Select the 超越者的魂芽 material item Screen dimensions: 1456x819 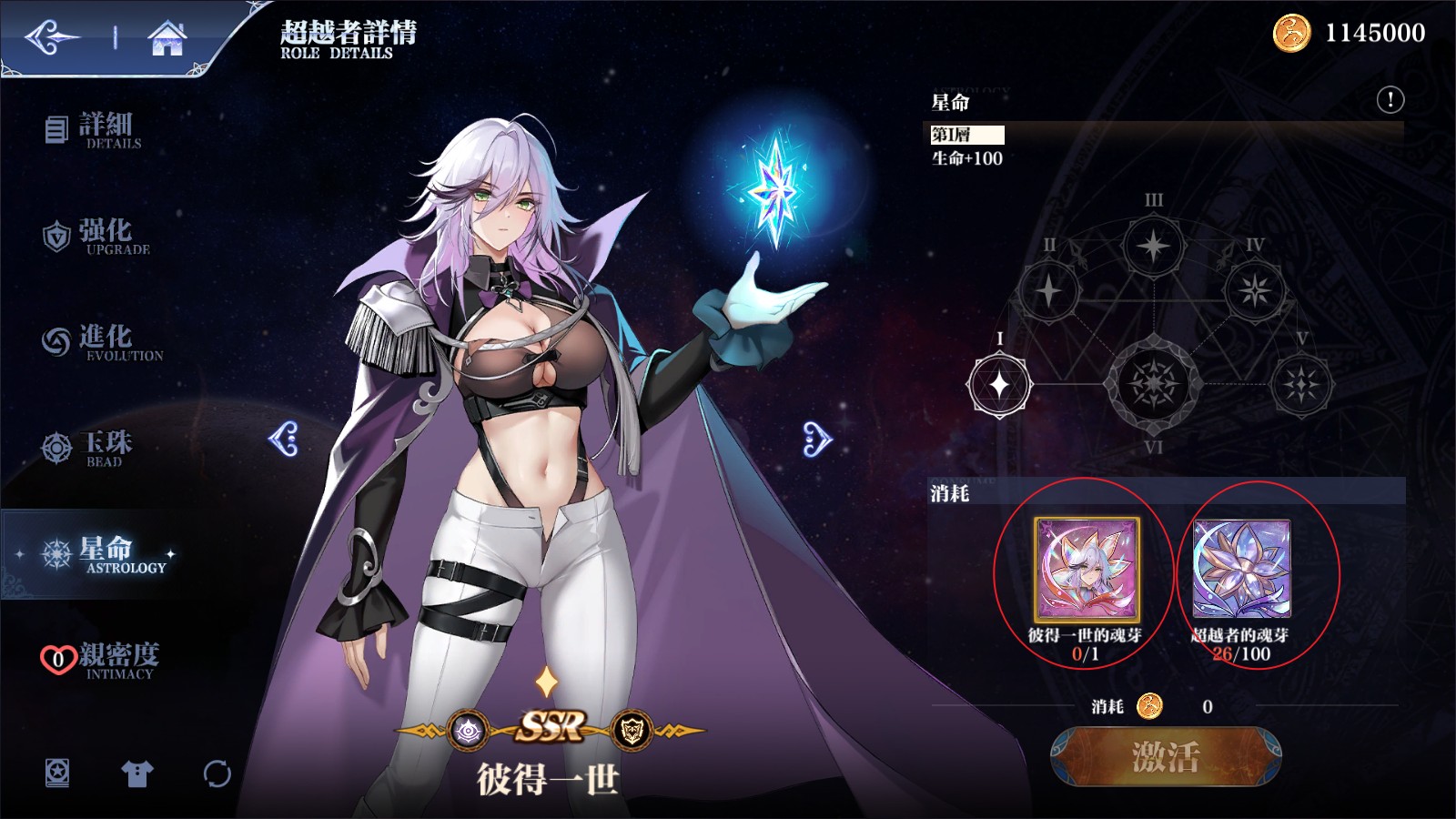point(1241,570)
